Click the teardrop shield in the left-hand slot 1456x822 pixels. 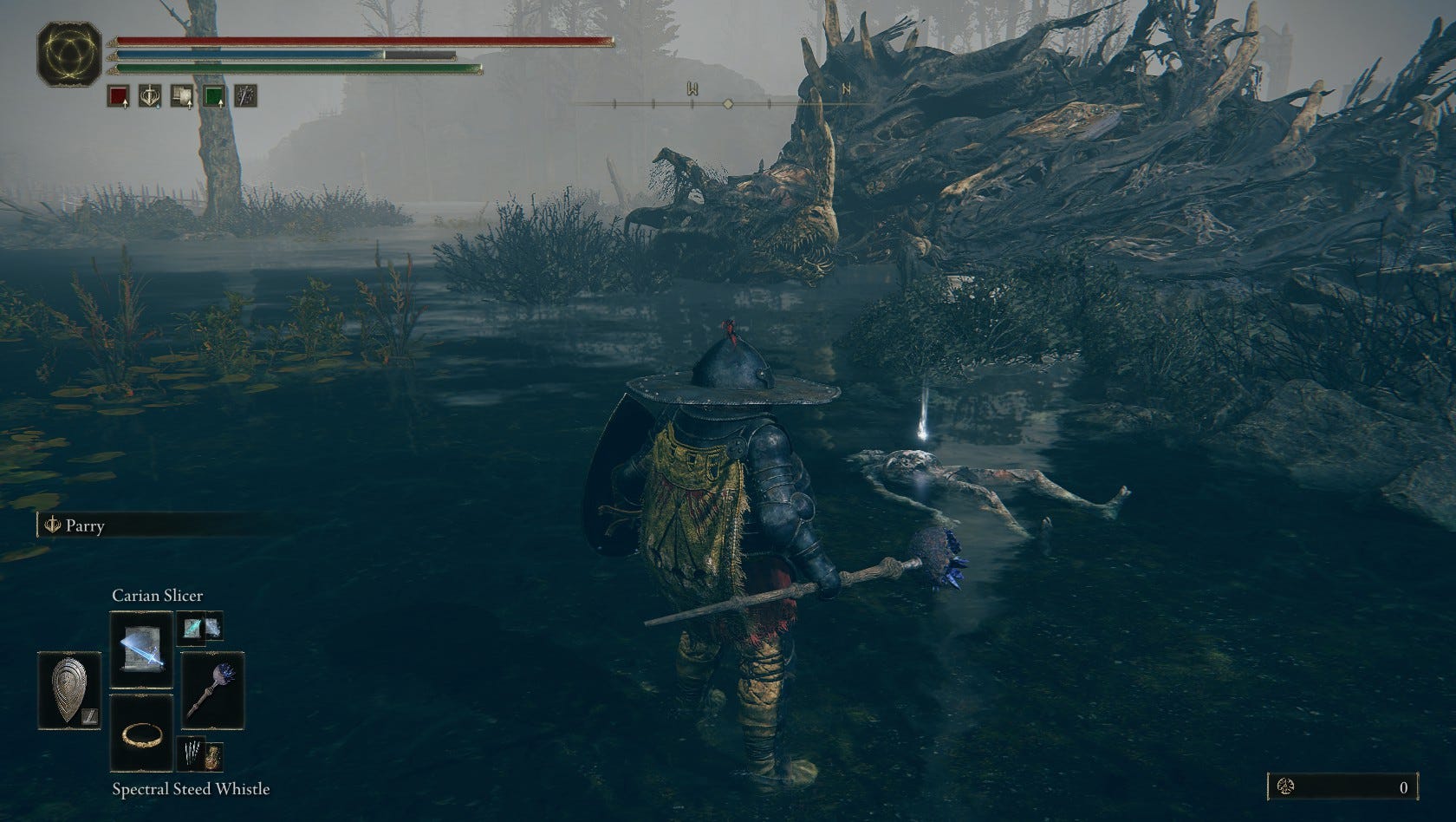(x=70, y=690)
